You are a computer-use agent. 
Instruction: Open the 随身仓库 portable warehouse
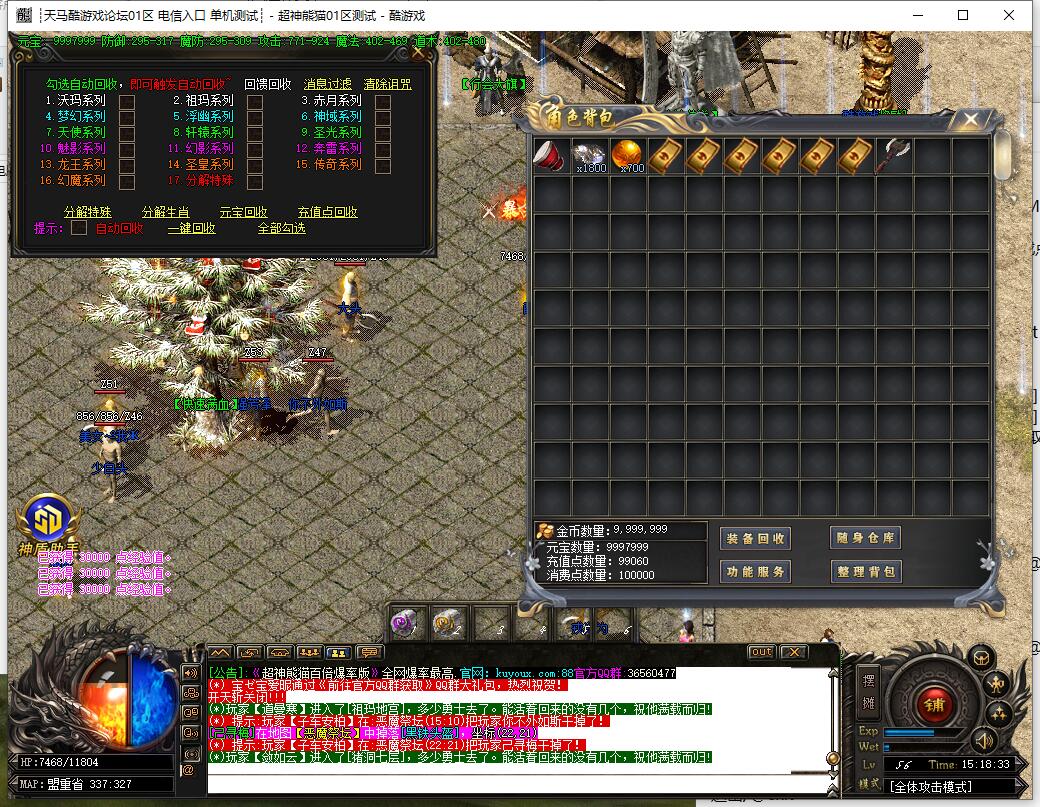pyautogui.click(x=866, y=538)
